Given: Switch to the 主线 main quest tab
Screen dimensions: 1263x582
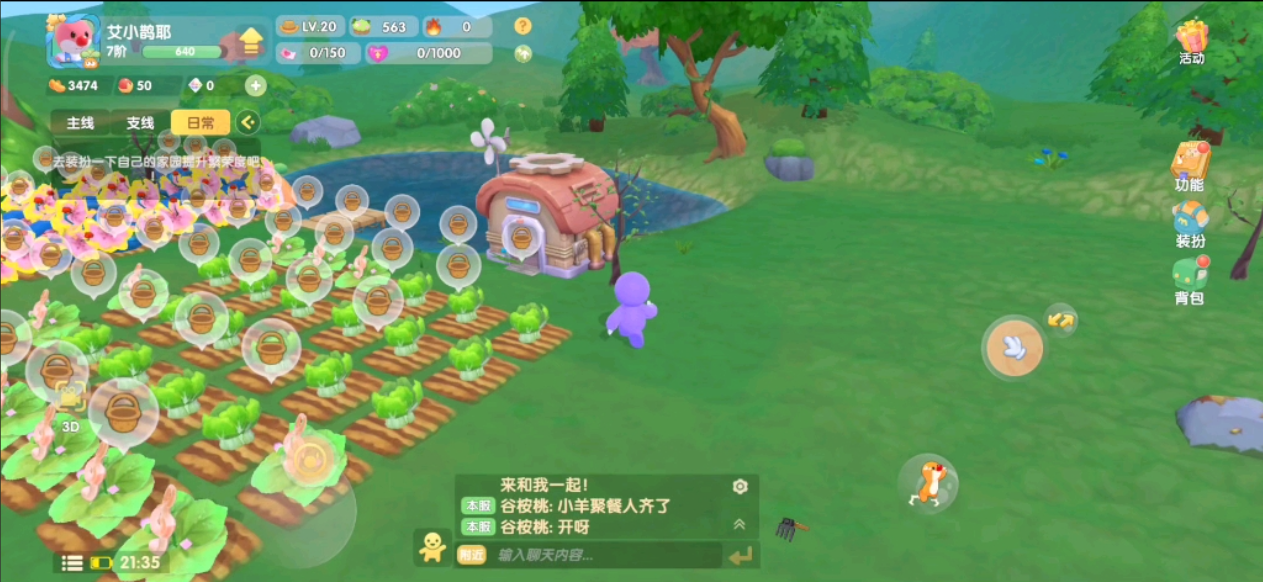Looking at the screenshot, I should pos(80,123).
